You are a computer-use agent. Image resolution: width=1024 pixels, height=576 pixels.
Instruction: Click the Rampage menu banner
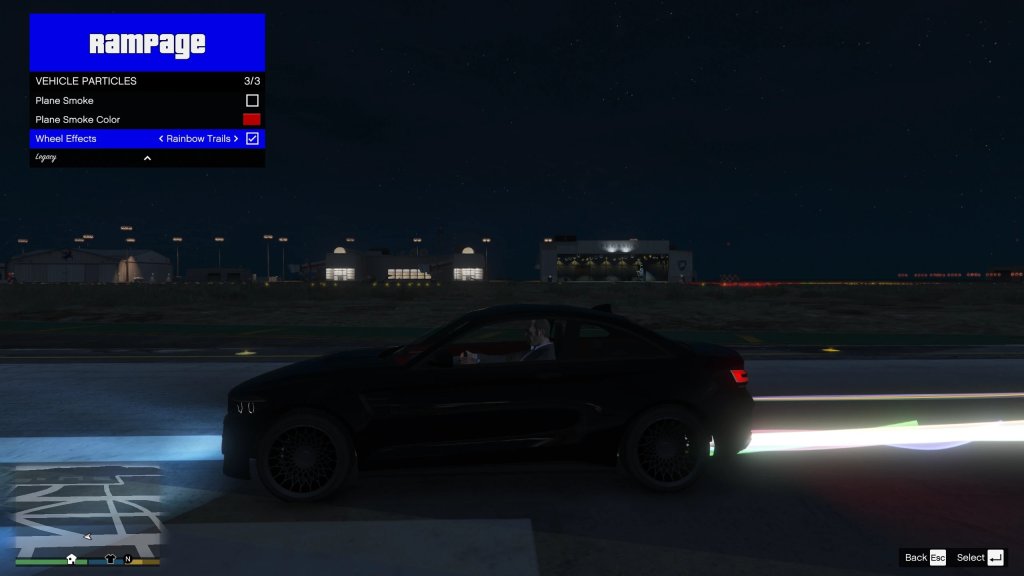[x=147, y=43]
